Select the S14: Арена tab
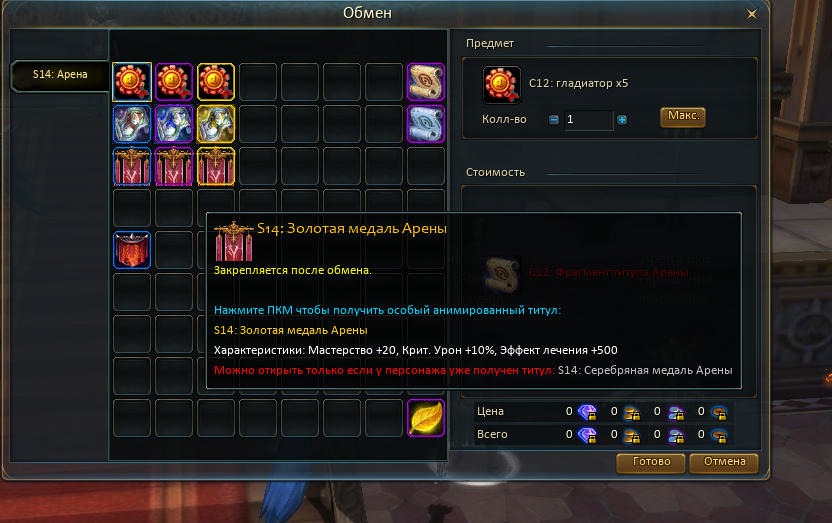 [x=58, y=74]
